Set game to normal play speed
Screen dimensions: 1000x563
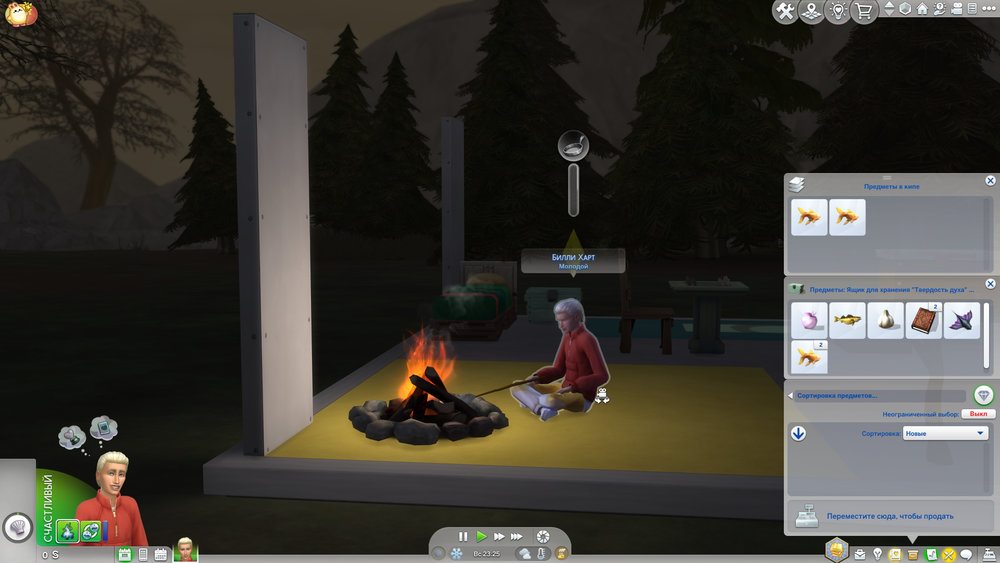tap(481, 537)
